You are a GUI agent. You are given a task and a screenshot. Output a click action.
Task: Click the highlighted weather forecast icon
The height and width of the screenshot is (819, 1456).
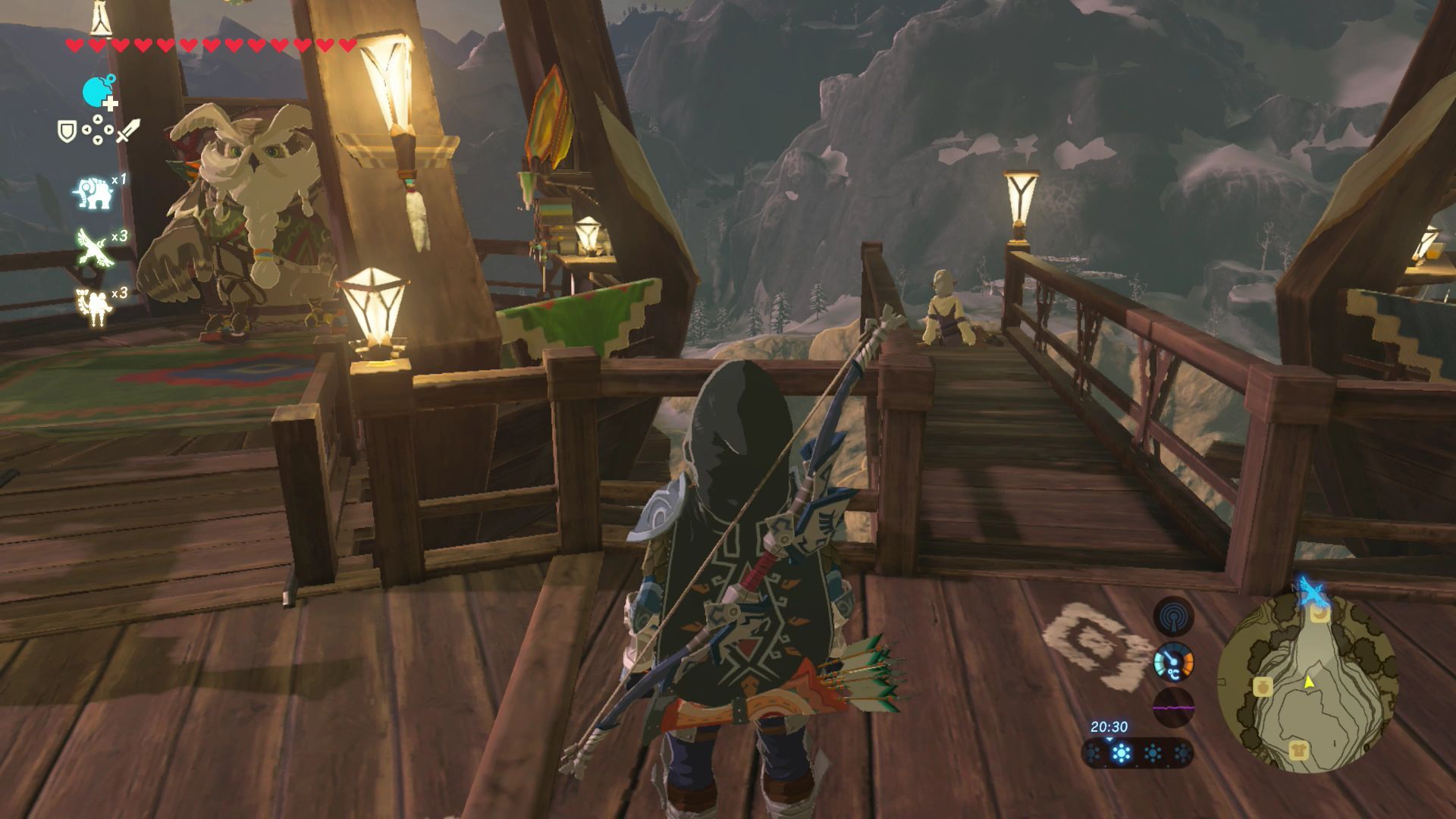click(1121, 753)
